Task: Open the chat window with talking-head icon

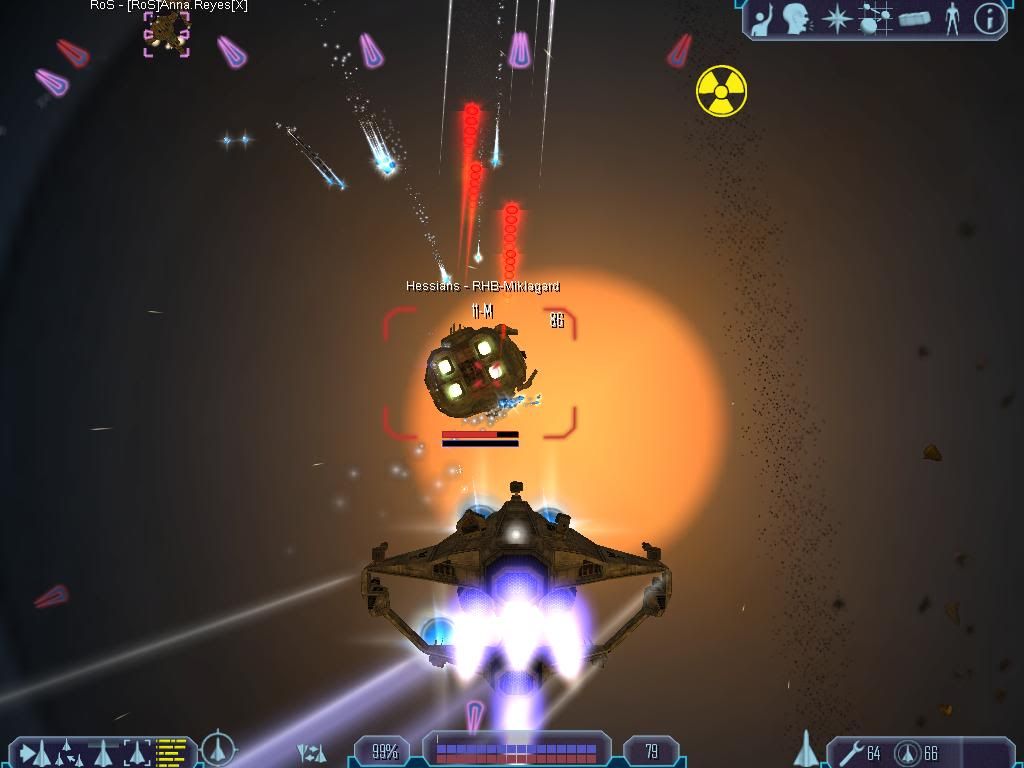Action: coord(797,18)
